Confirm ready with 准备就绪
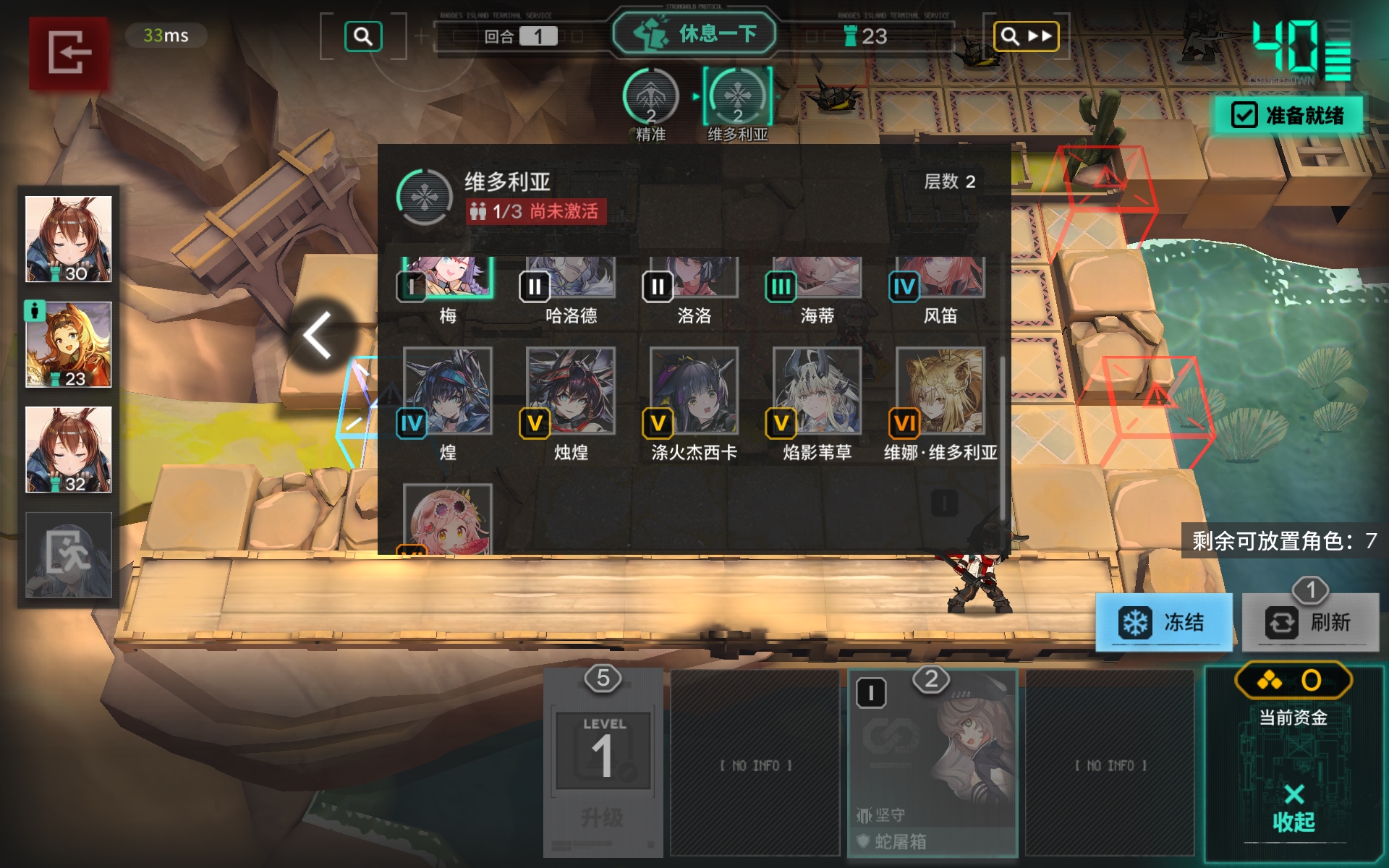The image size is (1389, 868). (1288, 115)
